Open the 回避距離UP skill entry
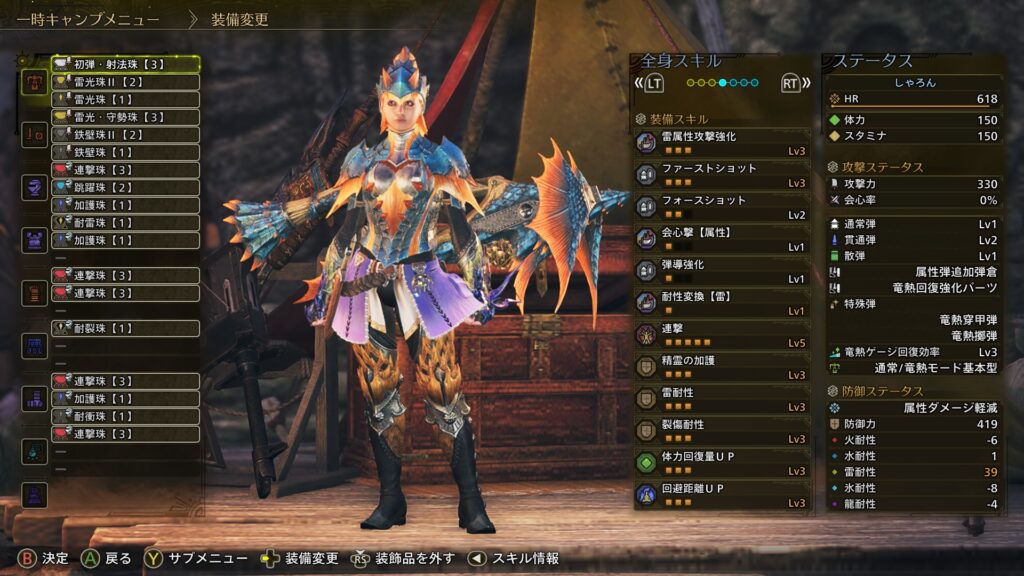This screenshot has width=1024, height=576. click(722, 495)
